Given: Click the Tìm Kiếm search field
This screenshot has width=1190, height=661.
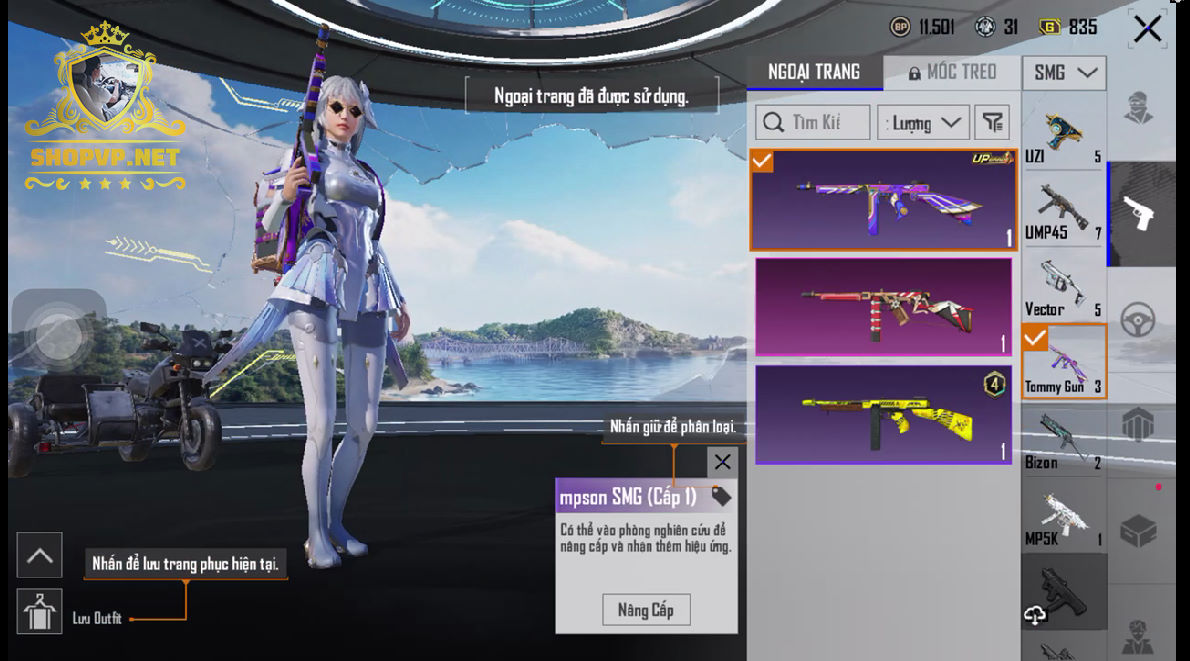Looking at the screenshot, I should click(x=812, y=122).
